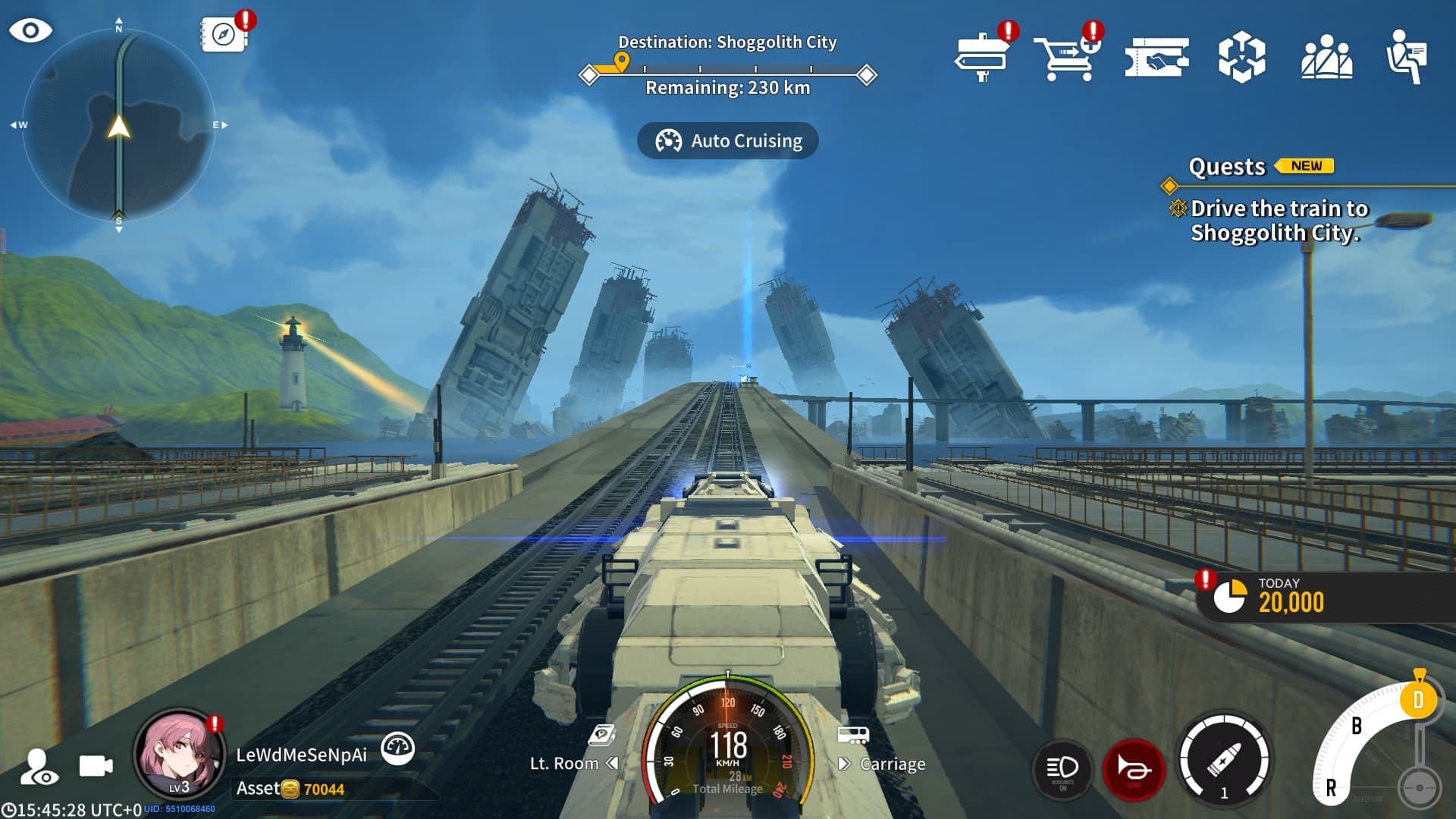Open the Quests tracker panel

point(1226,167)
